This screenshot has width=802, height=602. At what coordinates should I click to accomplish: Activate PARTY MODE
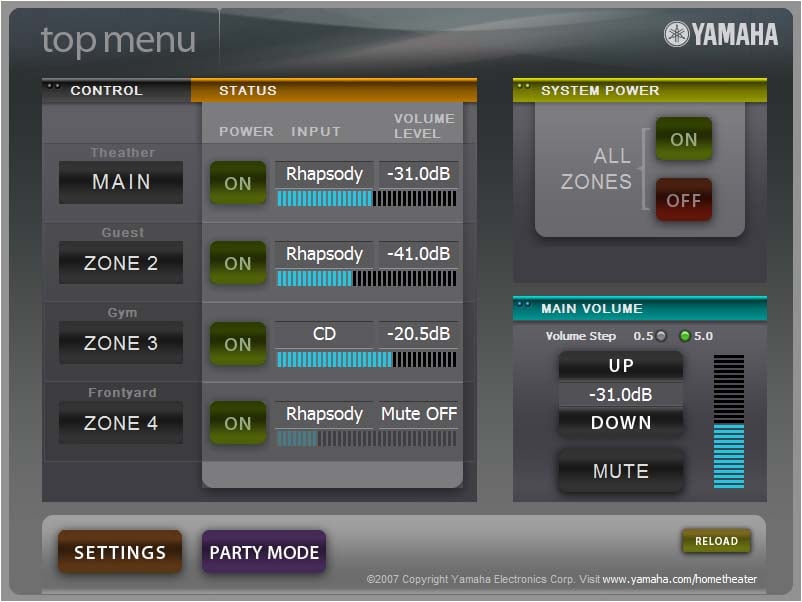pos(264,552)
